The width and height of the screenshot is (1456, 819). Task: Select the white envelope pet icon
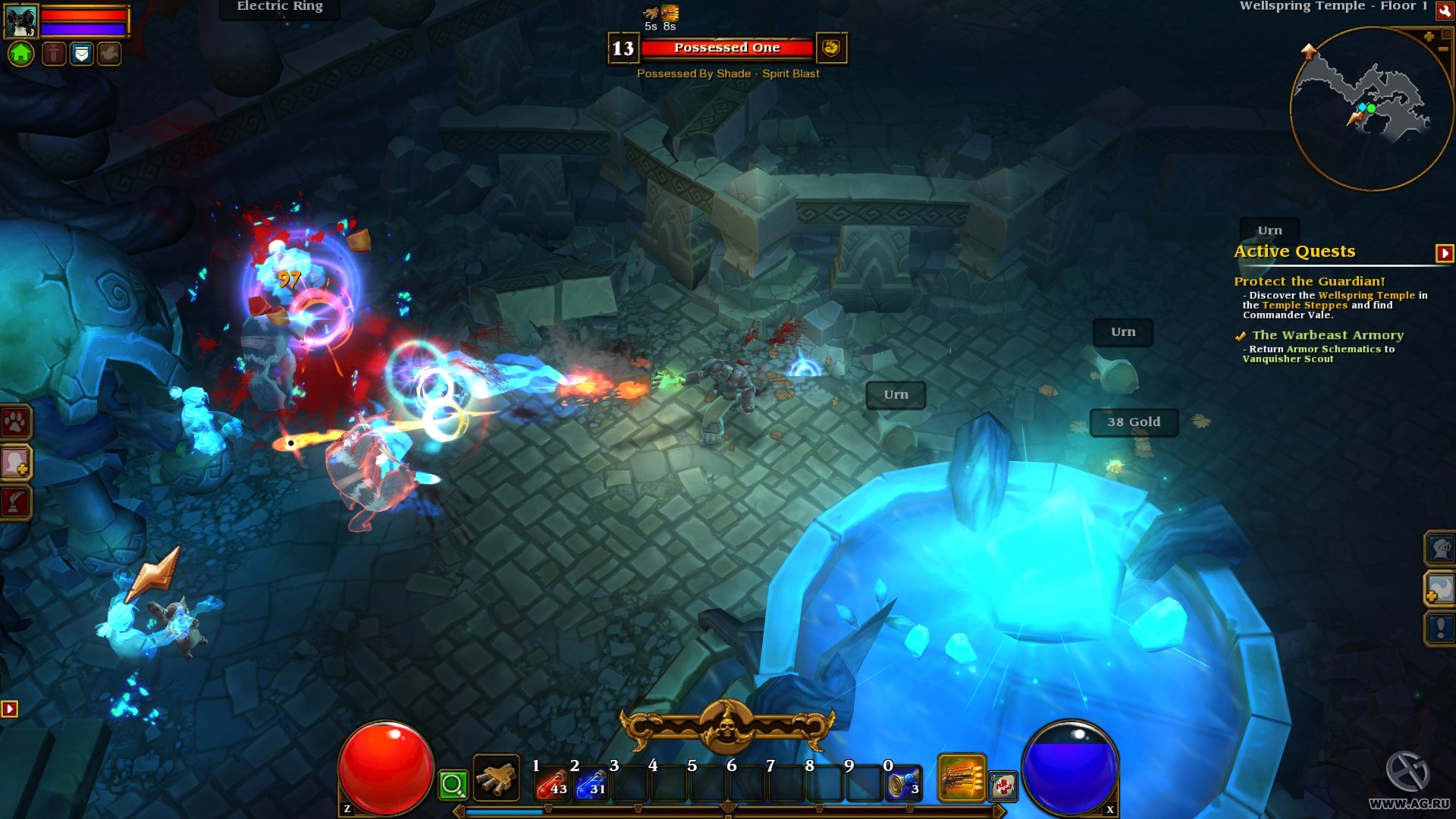82,54
